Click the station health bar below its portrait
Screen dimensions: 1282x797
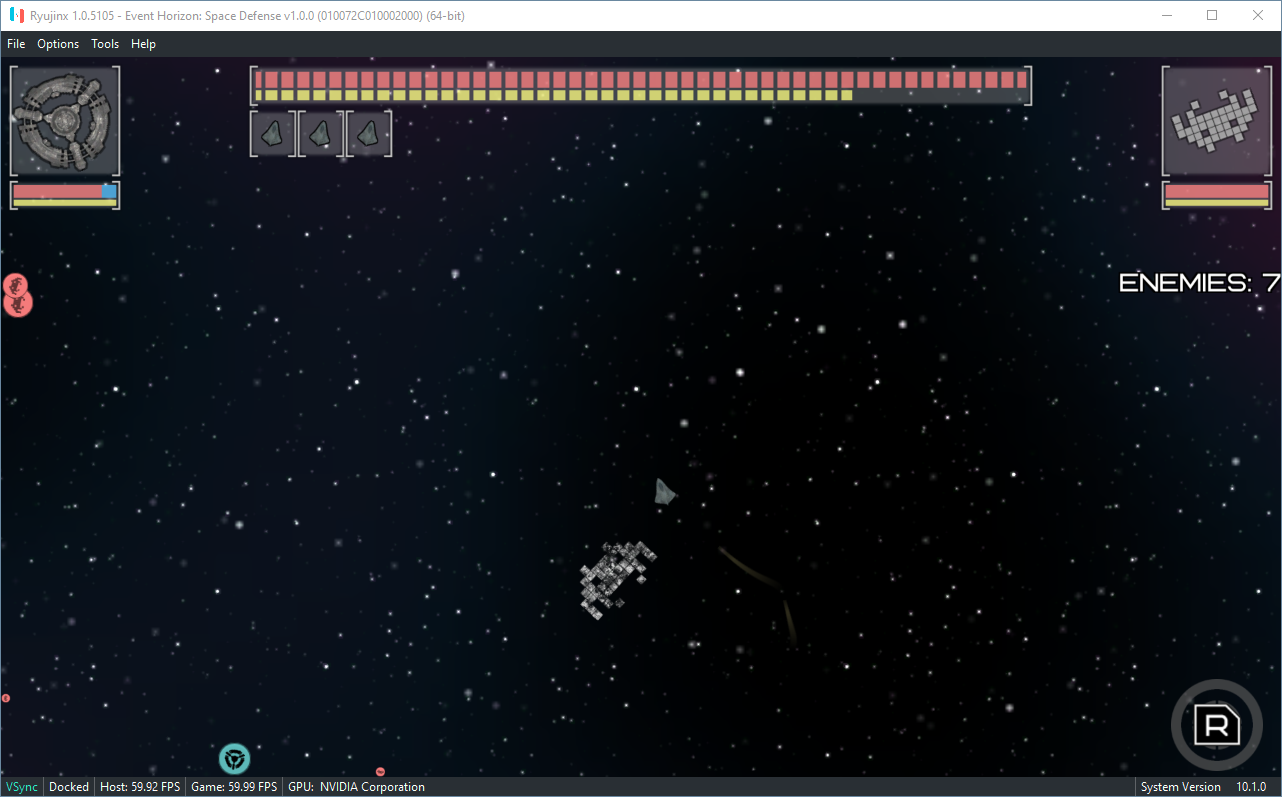(64, 194)
